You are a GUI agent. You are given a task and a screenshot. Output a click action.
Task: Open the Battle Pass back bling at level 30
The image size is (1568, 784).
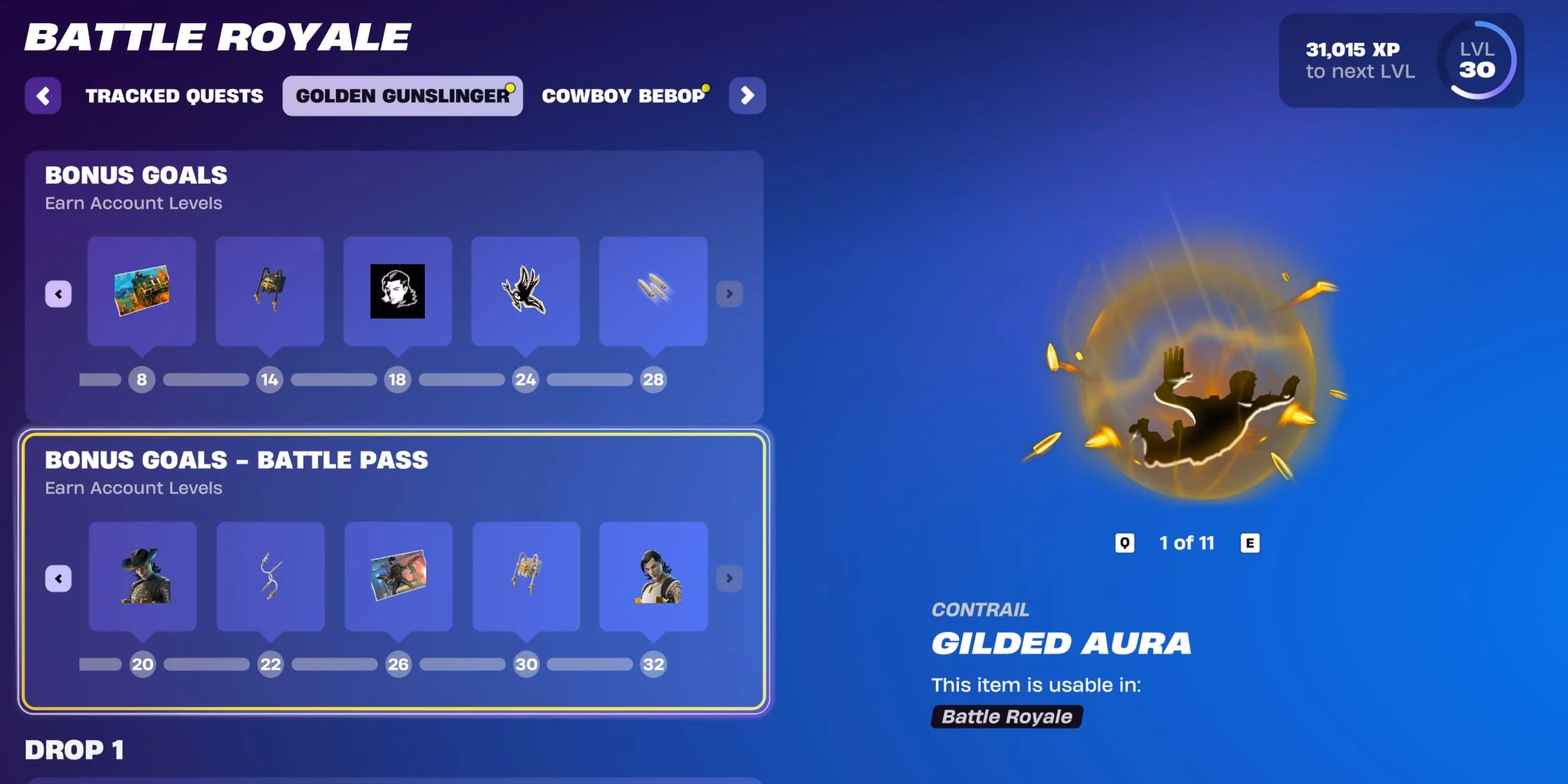pyautogui.click(x=526, y=577)
